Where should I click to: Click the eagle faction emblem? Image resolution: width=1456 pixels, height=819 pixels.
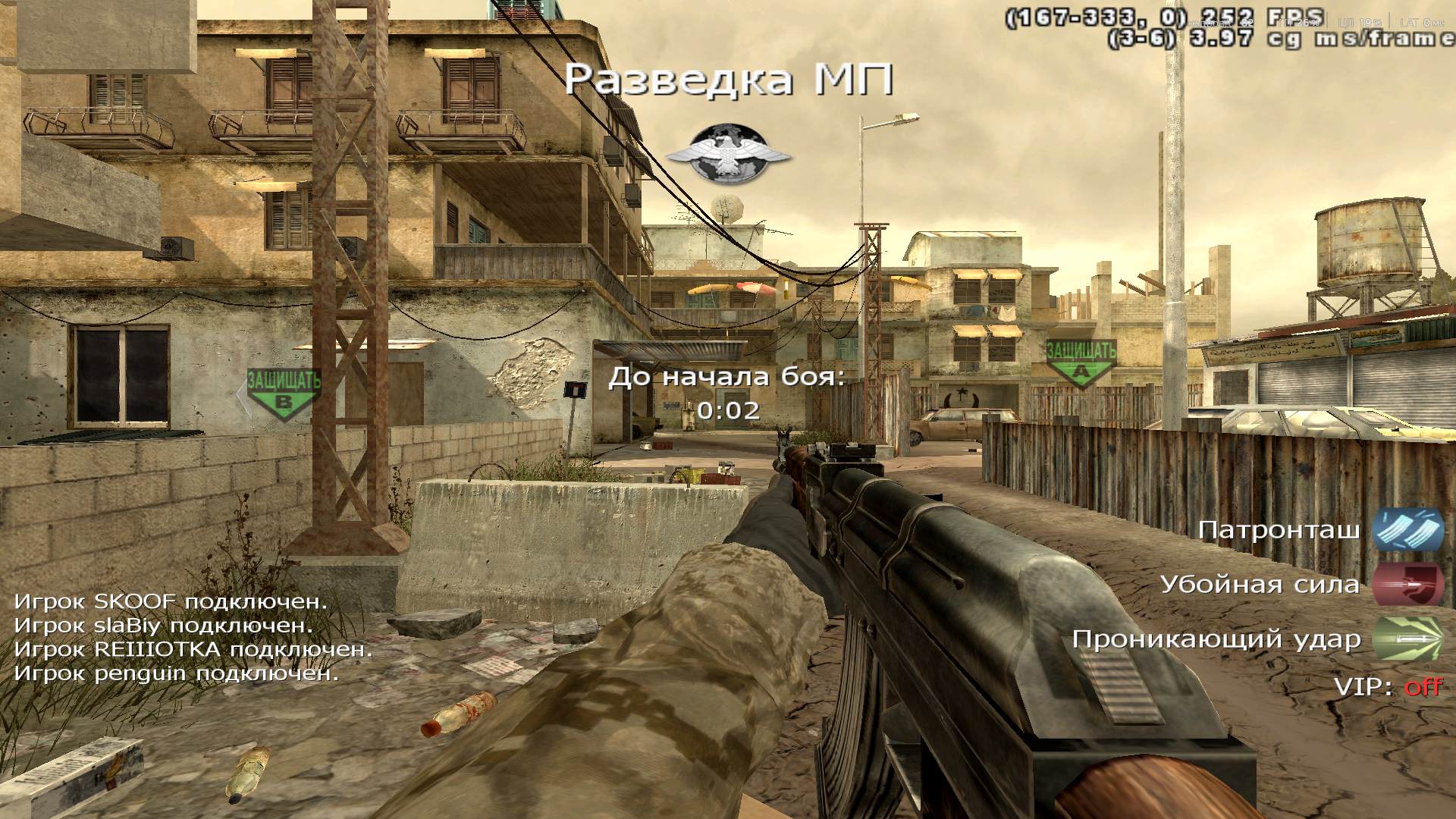click(728, 155)
